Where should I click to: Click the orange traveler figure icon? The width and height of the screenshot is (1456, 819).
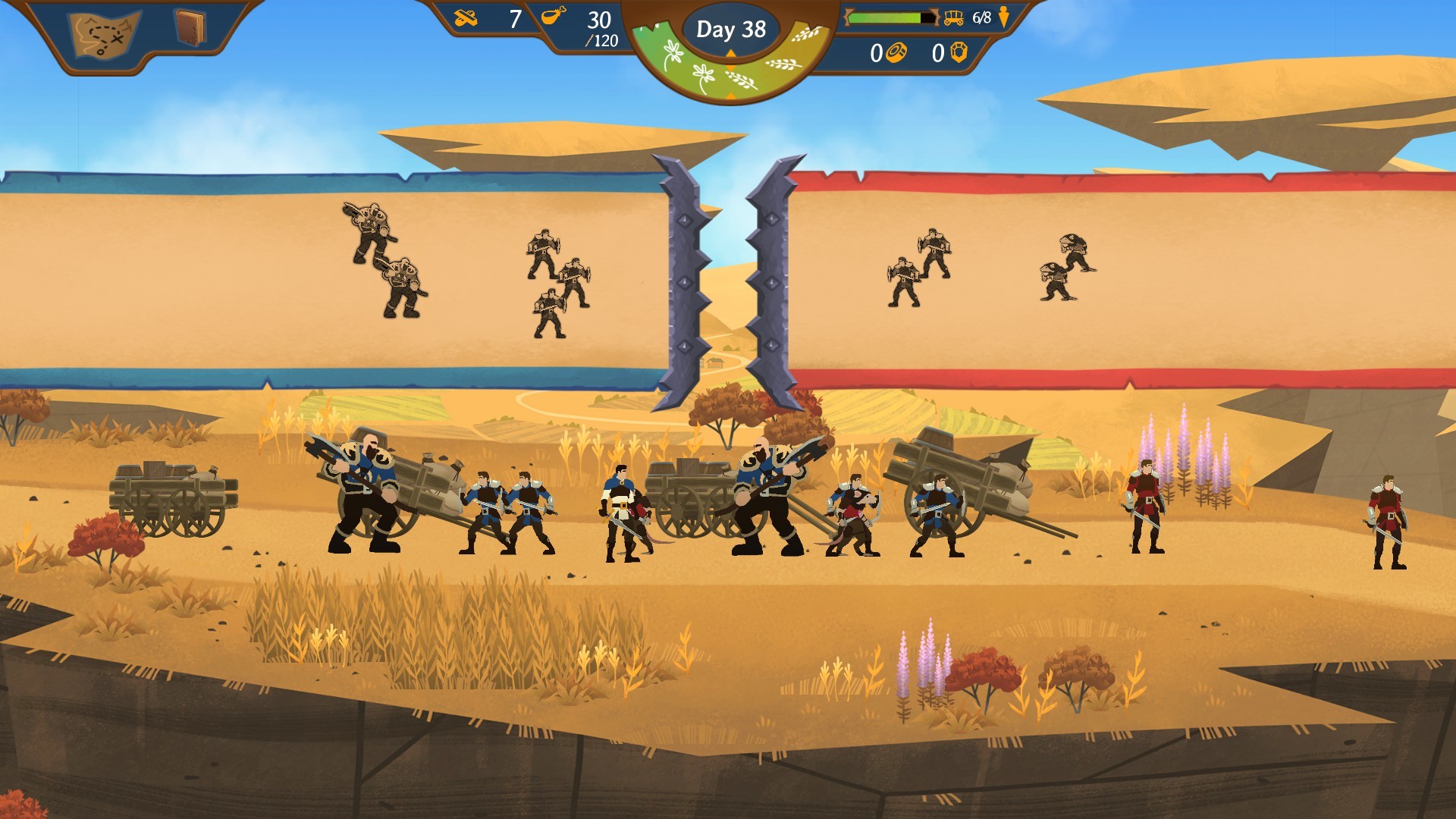1003,17
